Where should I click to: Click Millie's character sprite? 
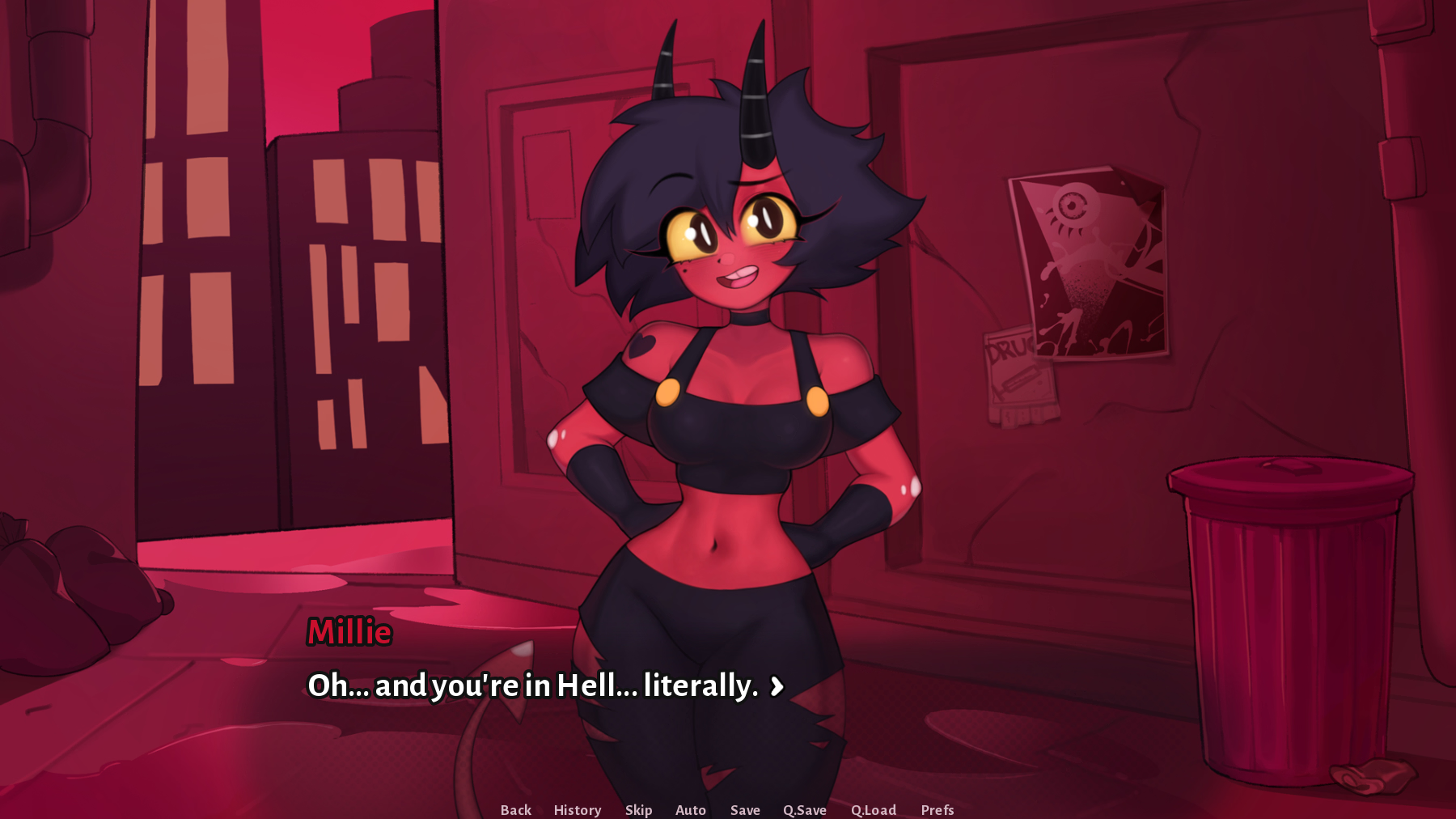tap(728, 405)
